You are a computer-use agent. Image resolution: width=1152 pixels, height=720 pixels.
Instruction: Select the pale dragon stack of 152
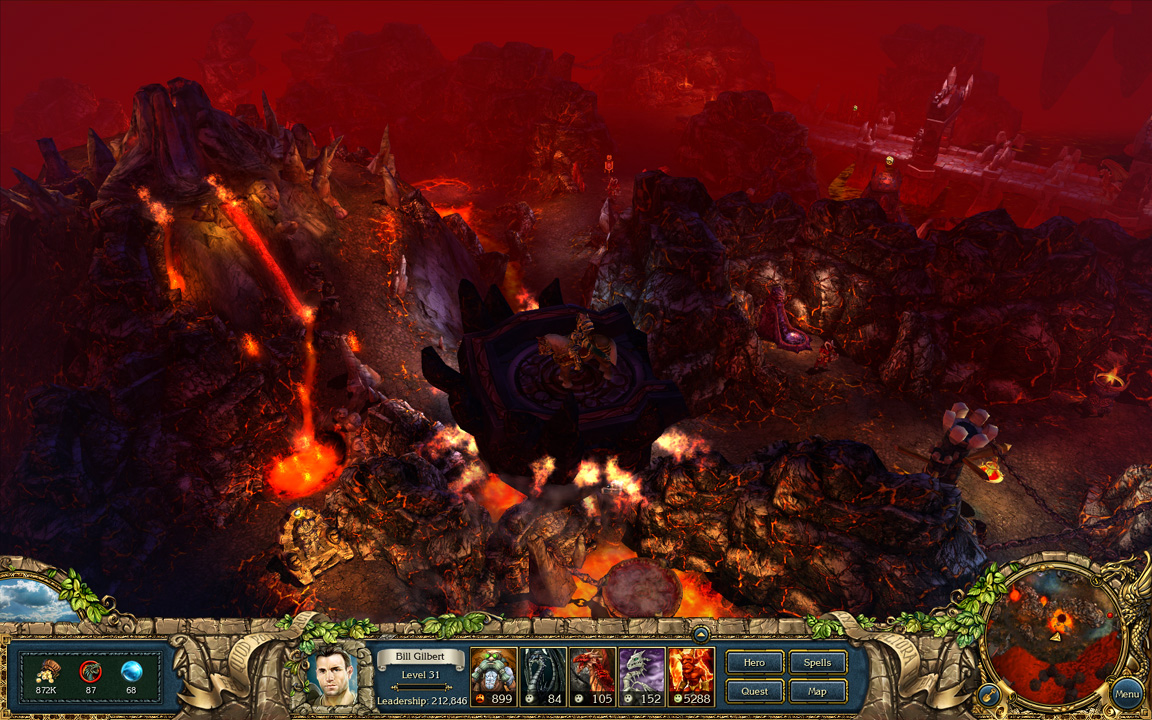(x=641, y=676)
